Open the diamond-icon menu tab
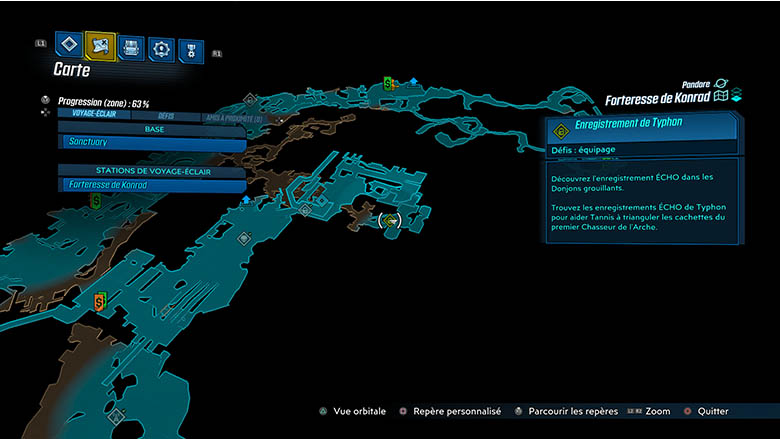 69,45
